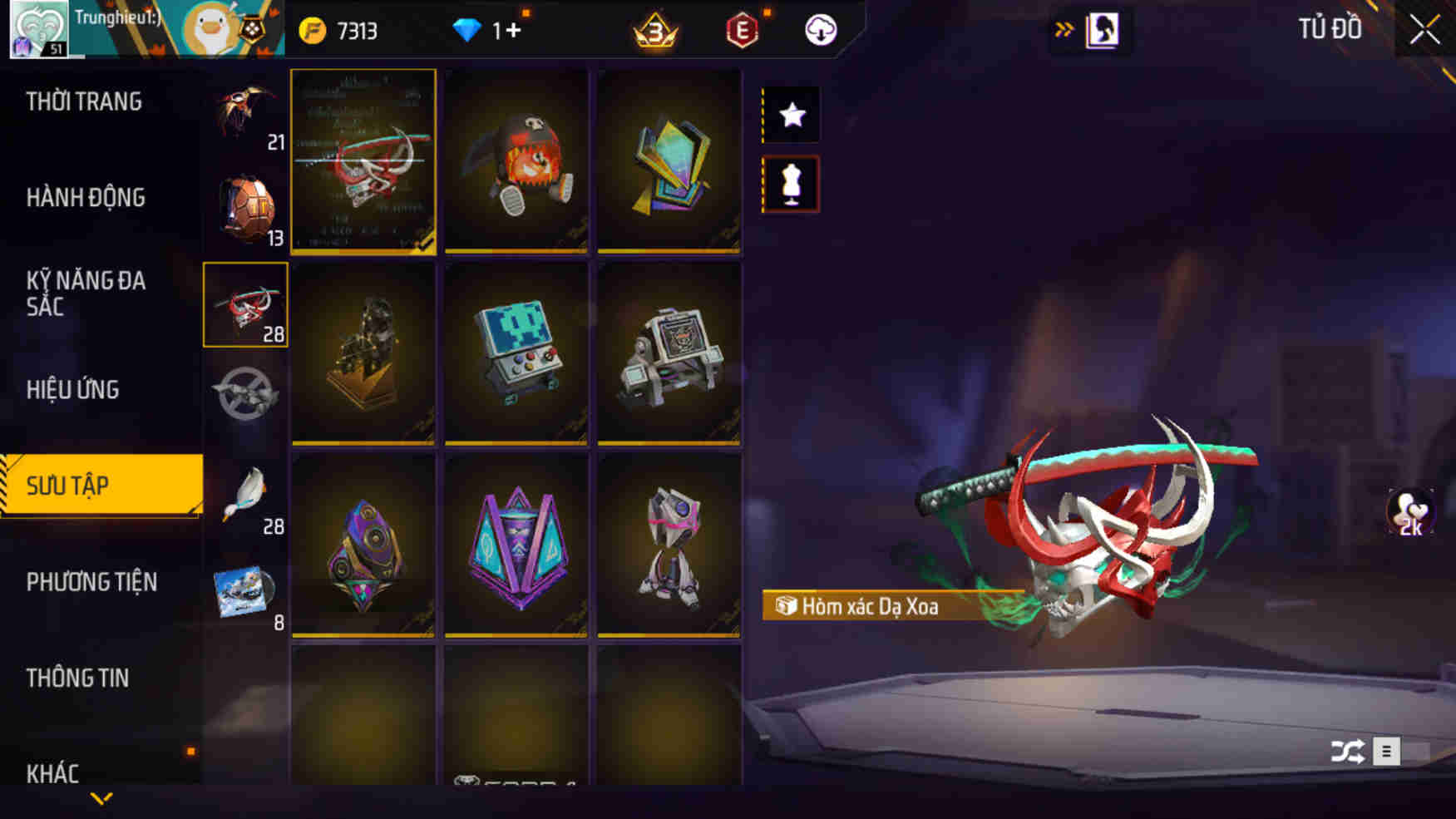Screen dimensions: 1456x819
Task: Toggle the list view icon beside the shuffle icon
Action: click(1387, 751)
